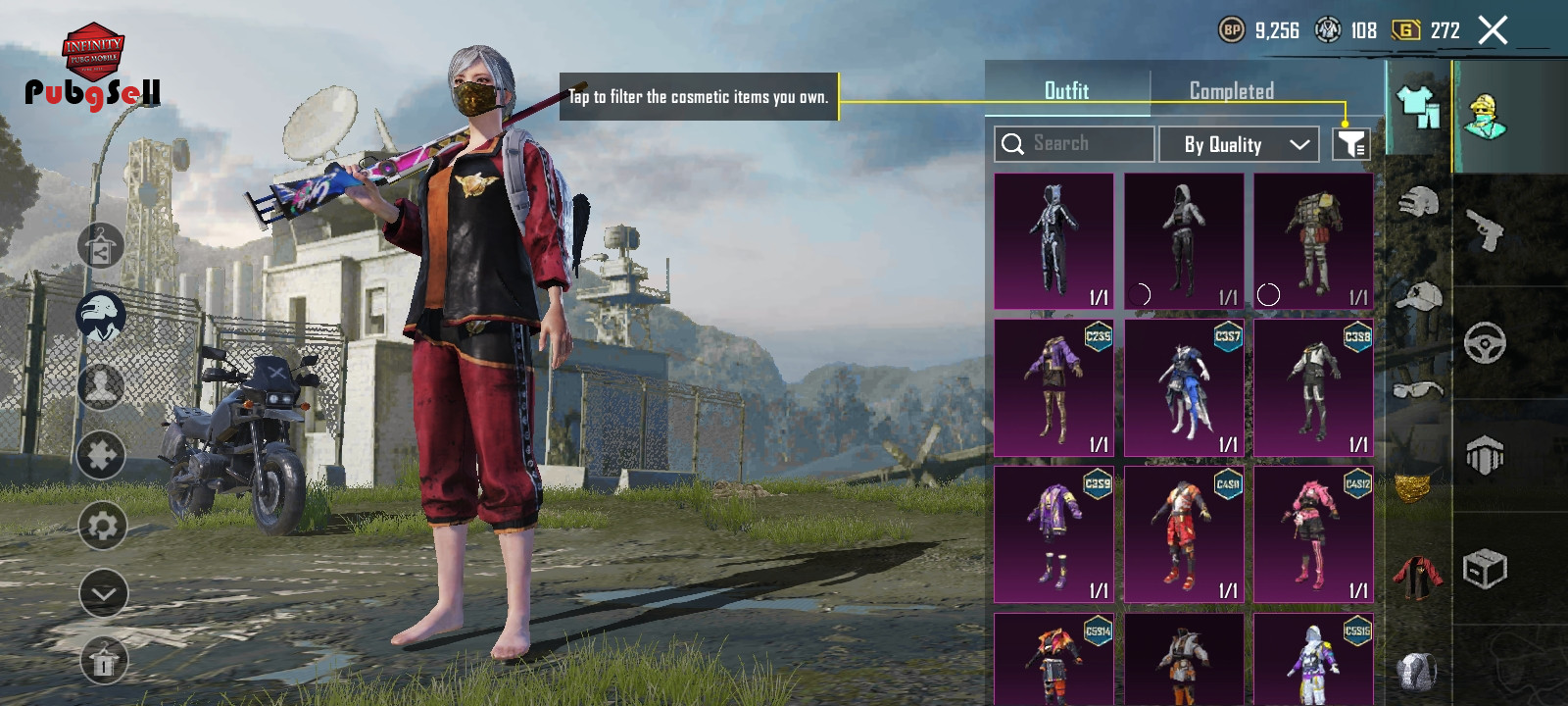Open the weapon skins pistol category
The height and width of the screenshot is (706, 1568).
(x=1485, y=229)
